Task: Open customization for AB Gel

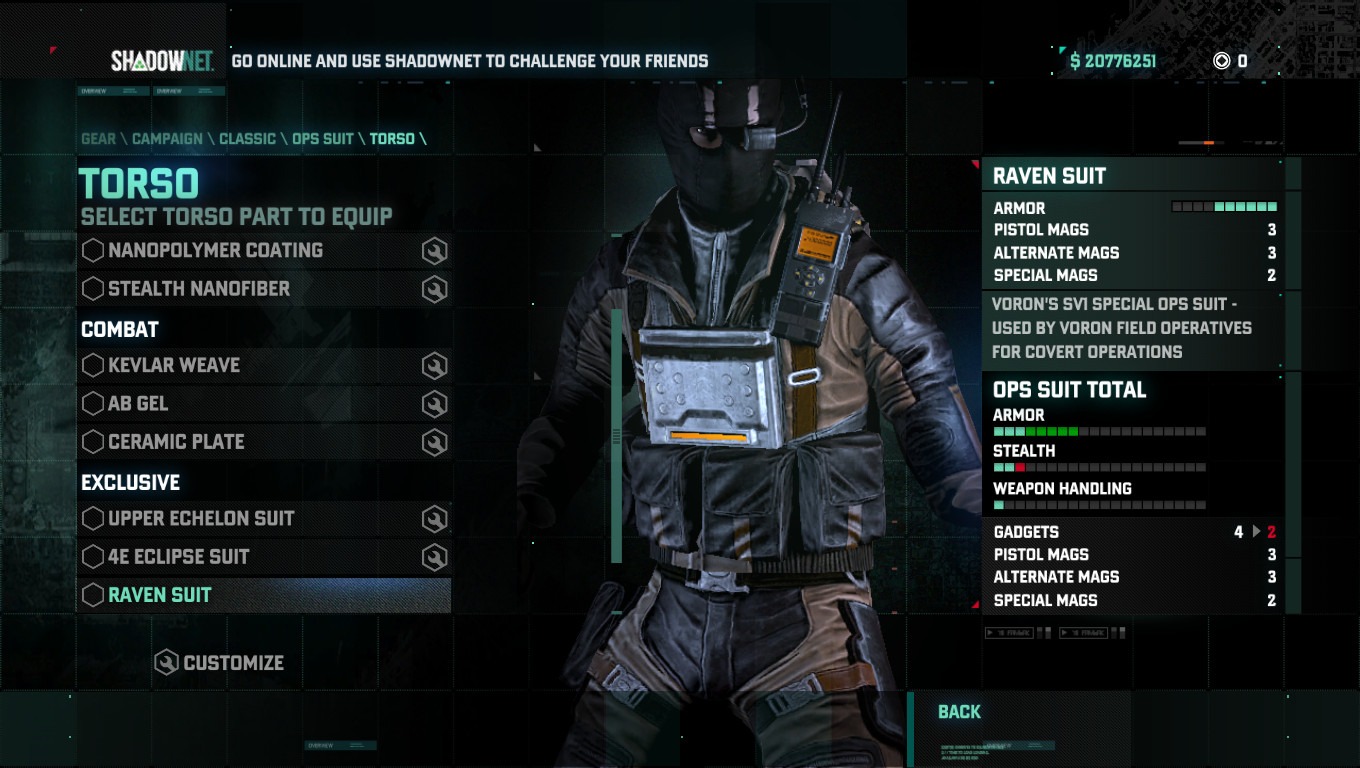Action: click(432, 403)
